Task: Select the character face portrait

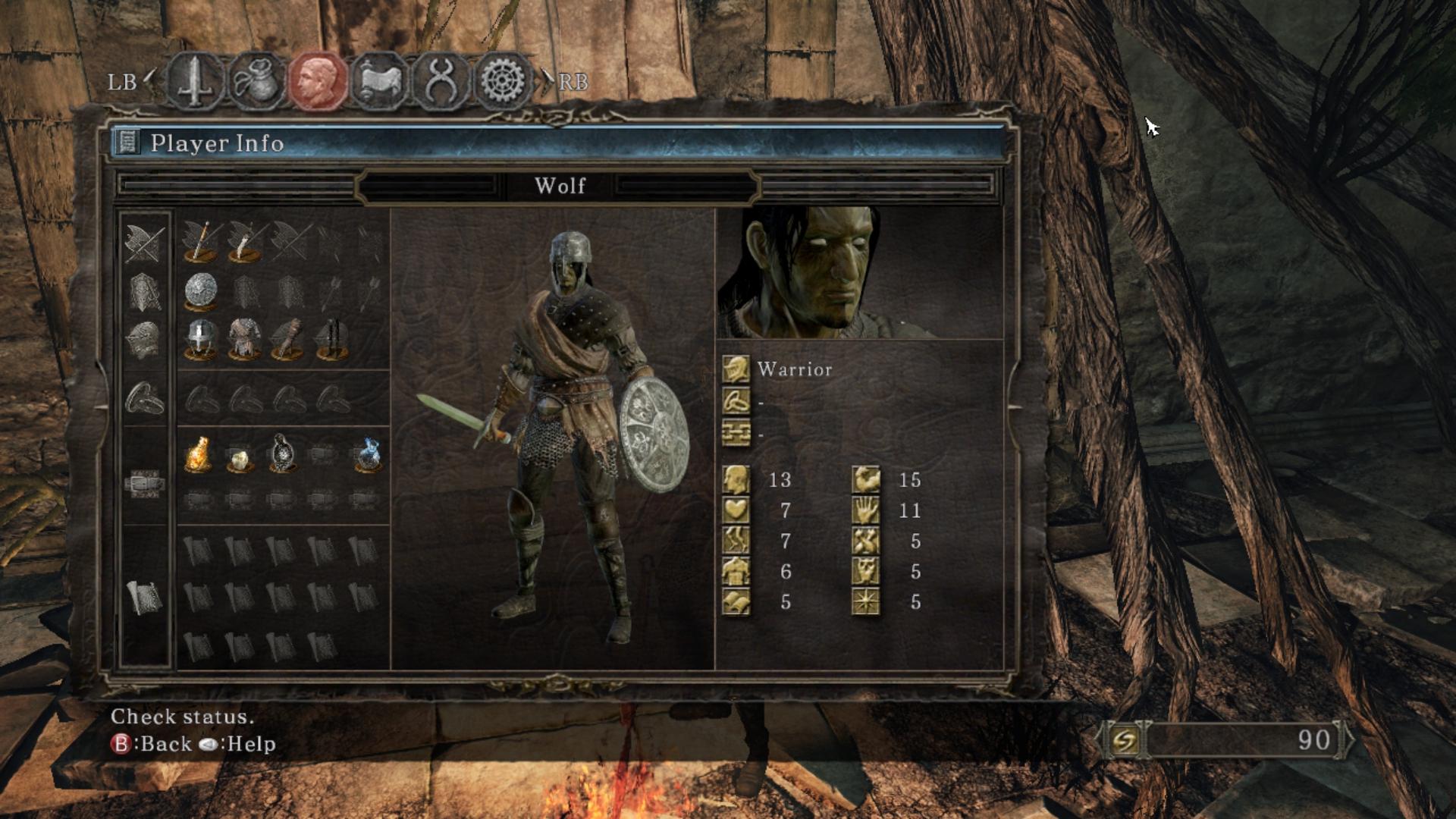Action: click(859, 273)
